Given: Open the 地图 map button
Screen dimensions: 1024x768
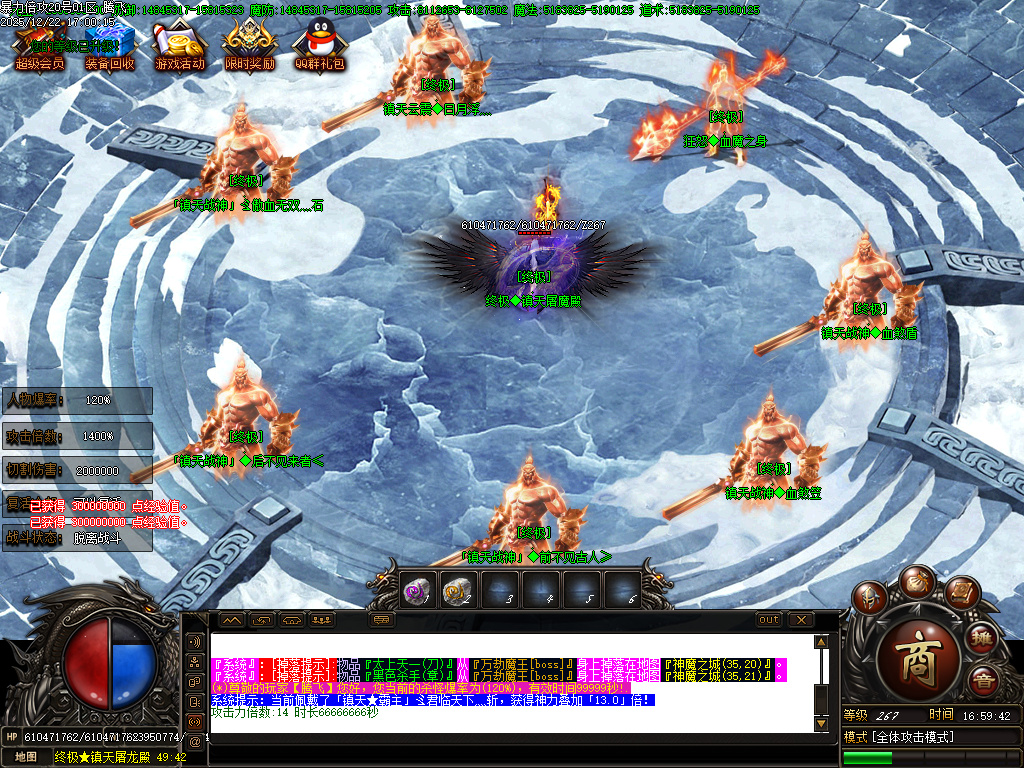Looking at the screenshot, I should coord(25,757).
